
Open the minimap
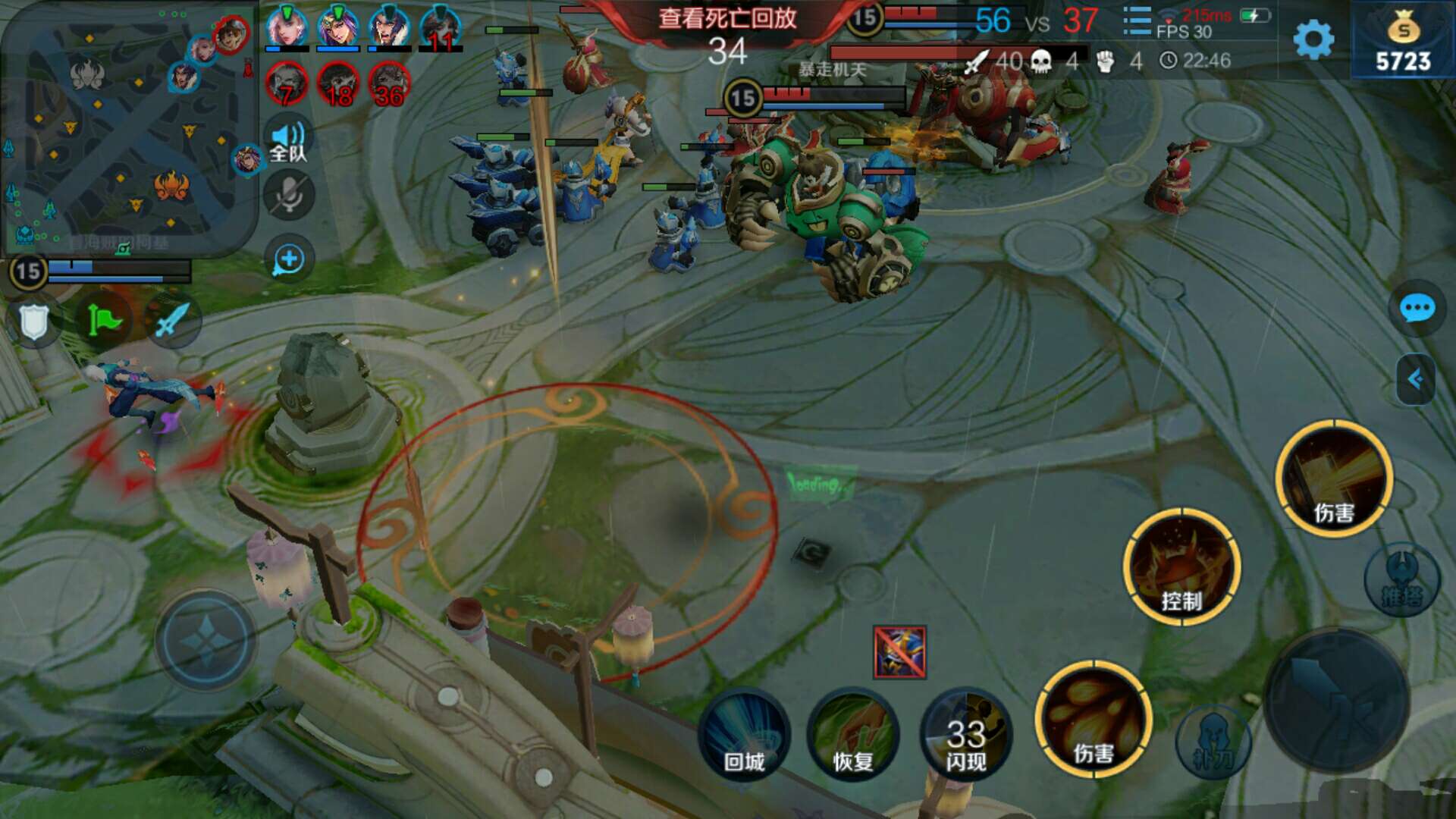tap(129, 129)
